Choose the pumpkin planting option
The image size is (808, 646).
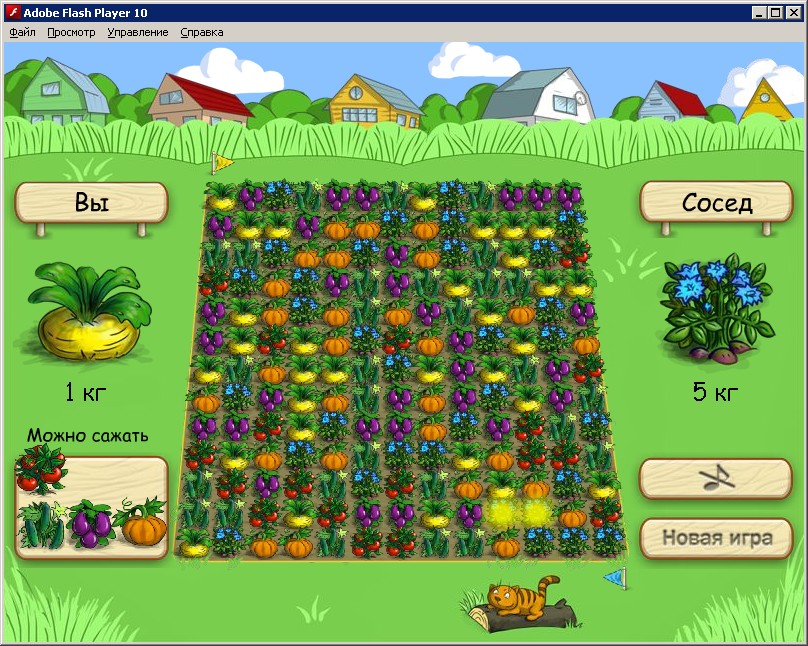[x=141, y=523]
